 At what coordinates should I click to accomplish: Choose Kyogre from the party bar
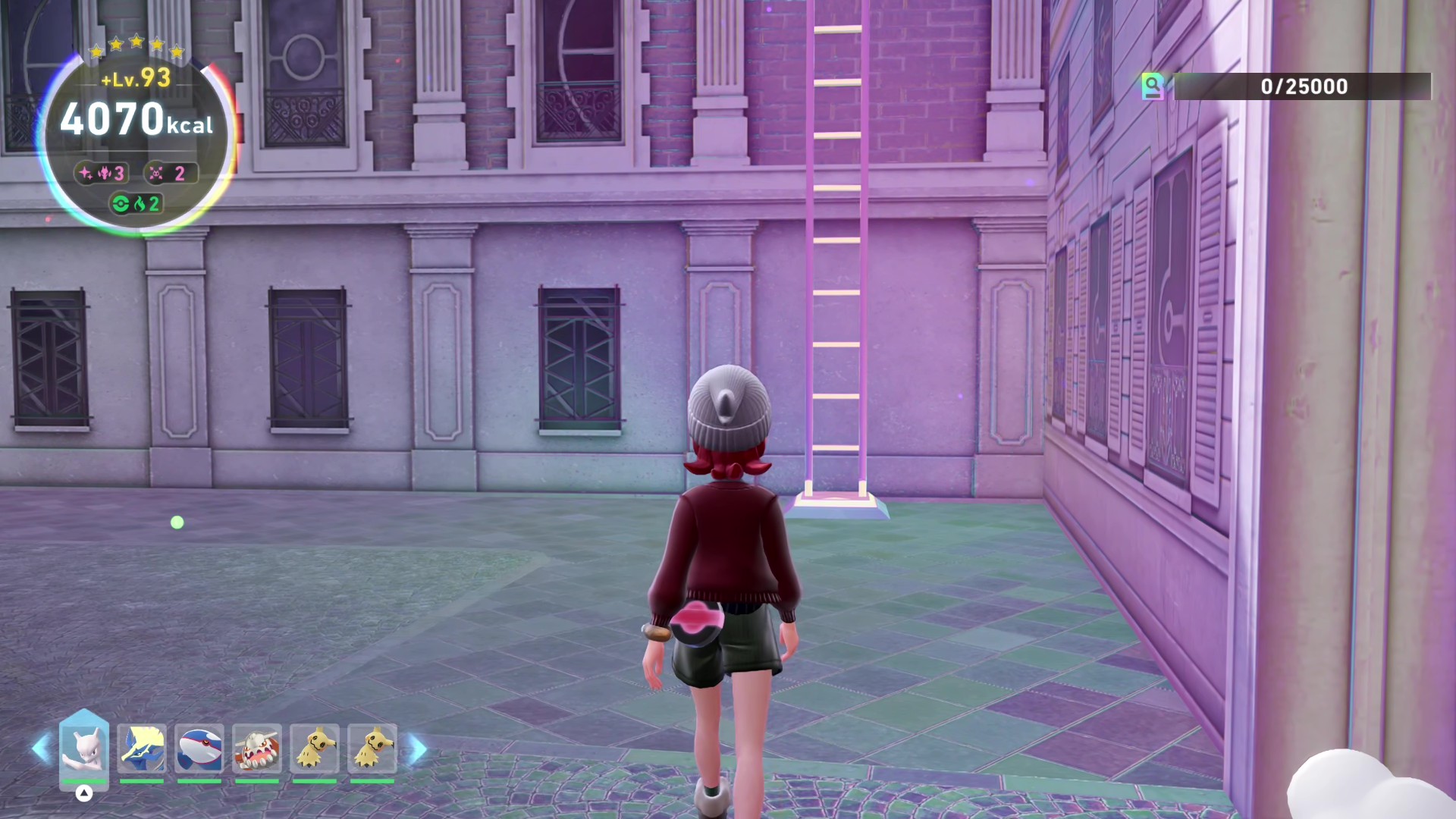(199, 748)
